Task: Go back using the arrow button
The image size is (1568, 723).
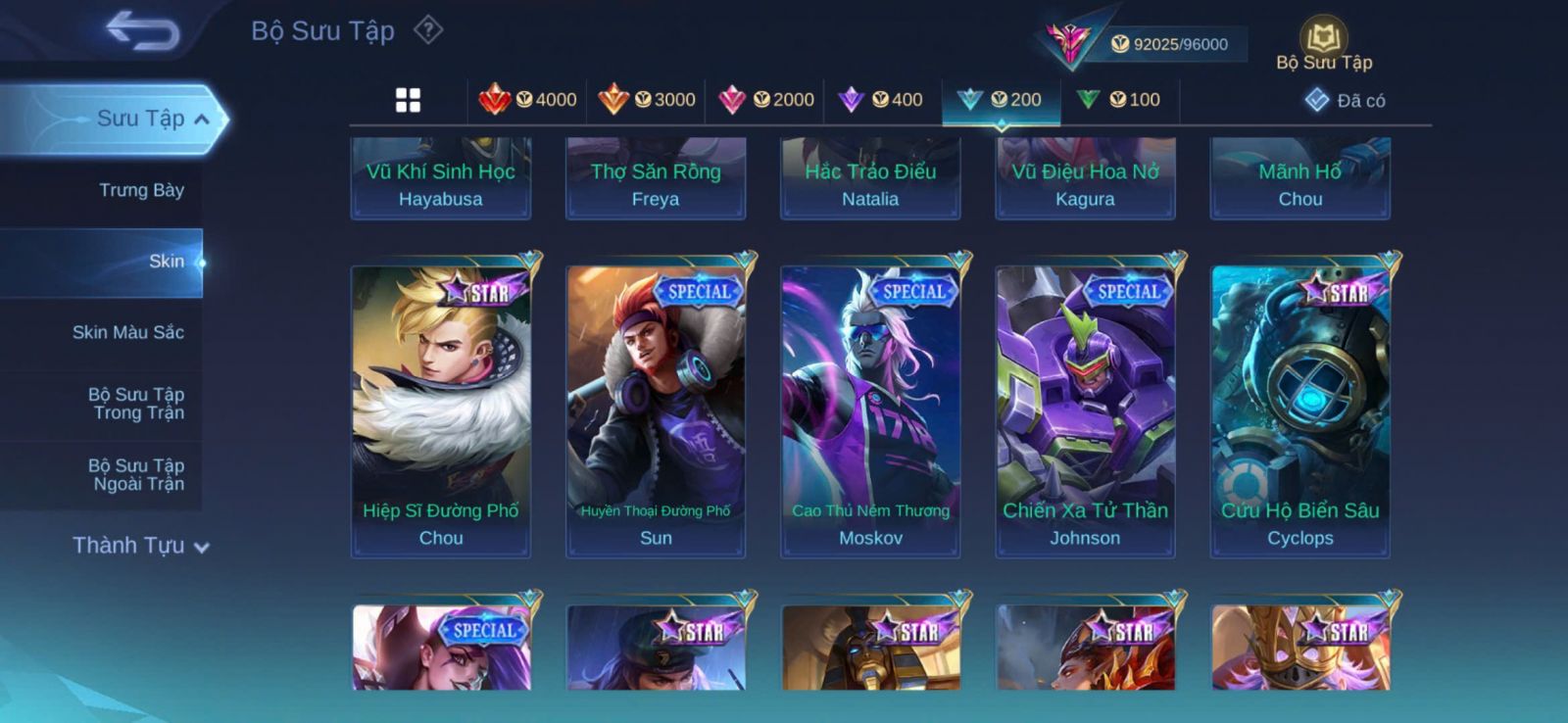Action: tap(142, 30)
